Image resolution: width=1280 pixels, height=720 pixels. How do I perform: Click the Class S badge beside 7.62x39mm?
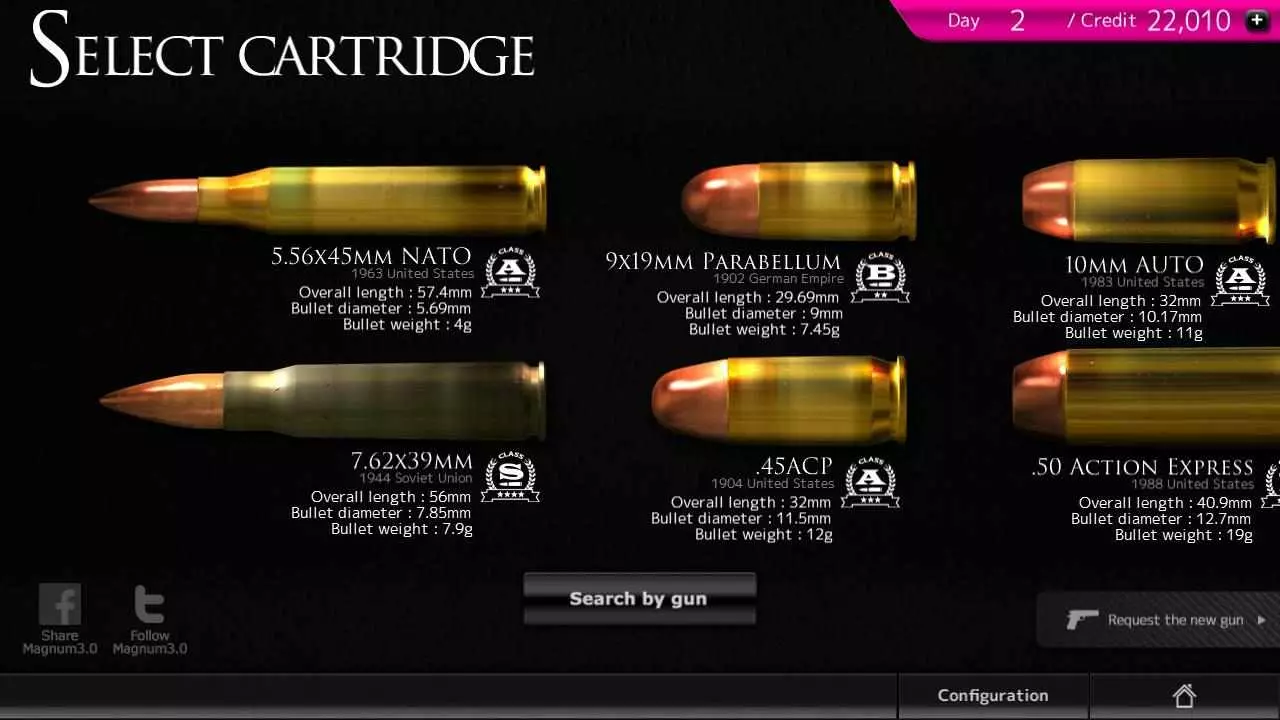click(x=510, y=477)
